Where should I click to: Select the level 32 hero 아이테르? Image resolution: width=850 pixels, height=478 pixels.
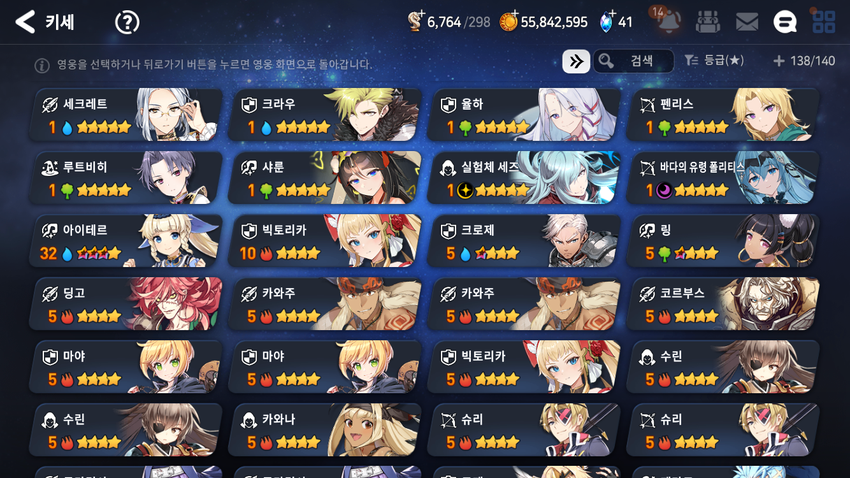[127, 241]
